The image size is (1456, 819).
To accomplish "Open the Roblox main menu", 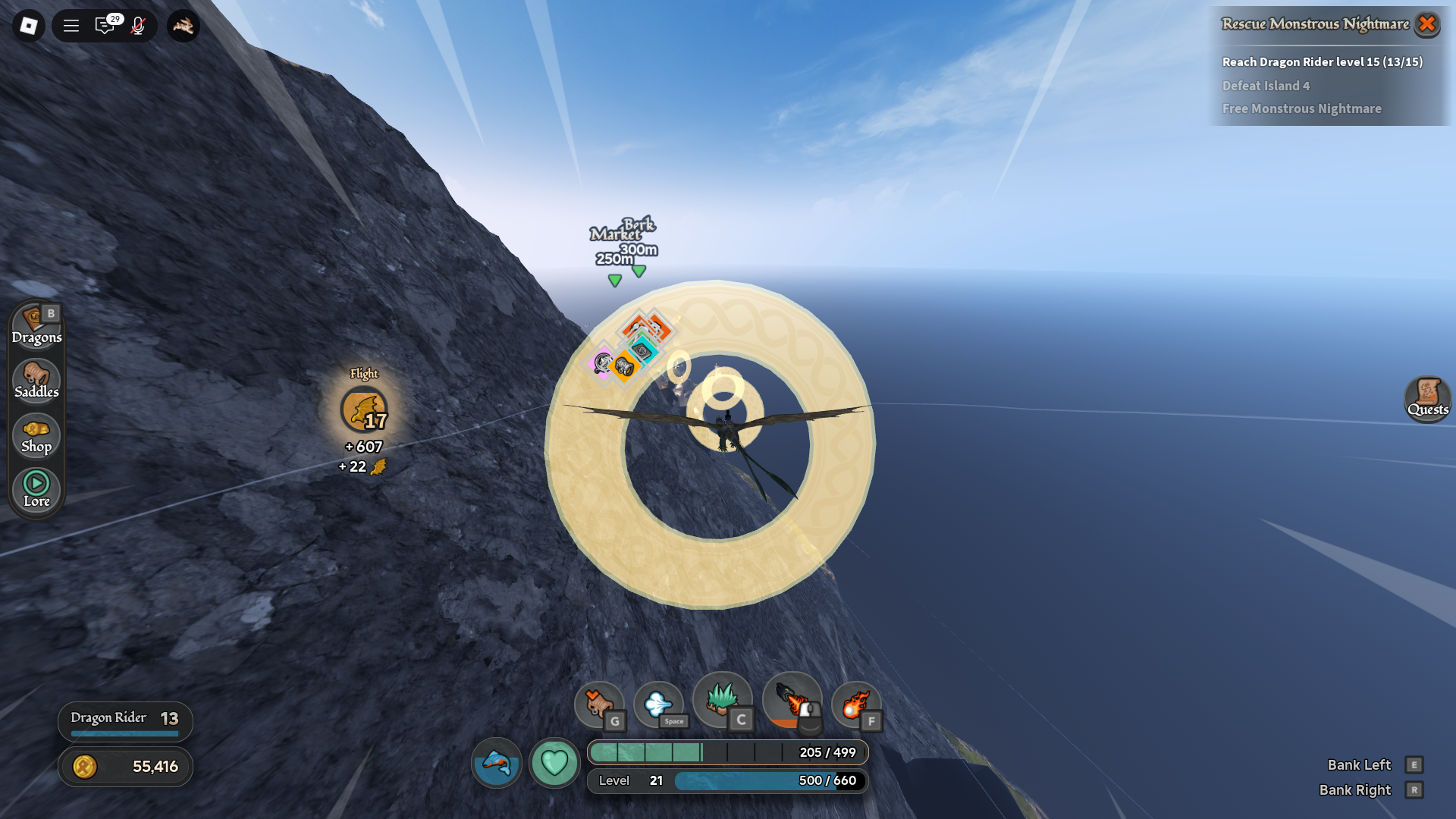I will pos(29,26).
